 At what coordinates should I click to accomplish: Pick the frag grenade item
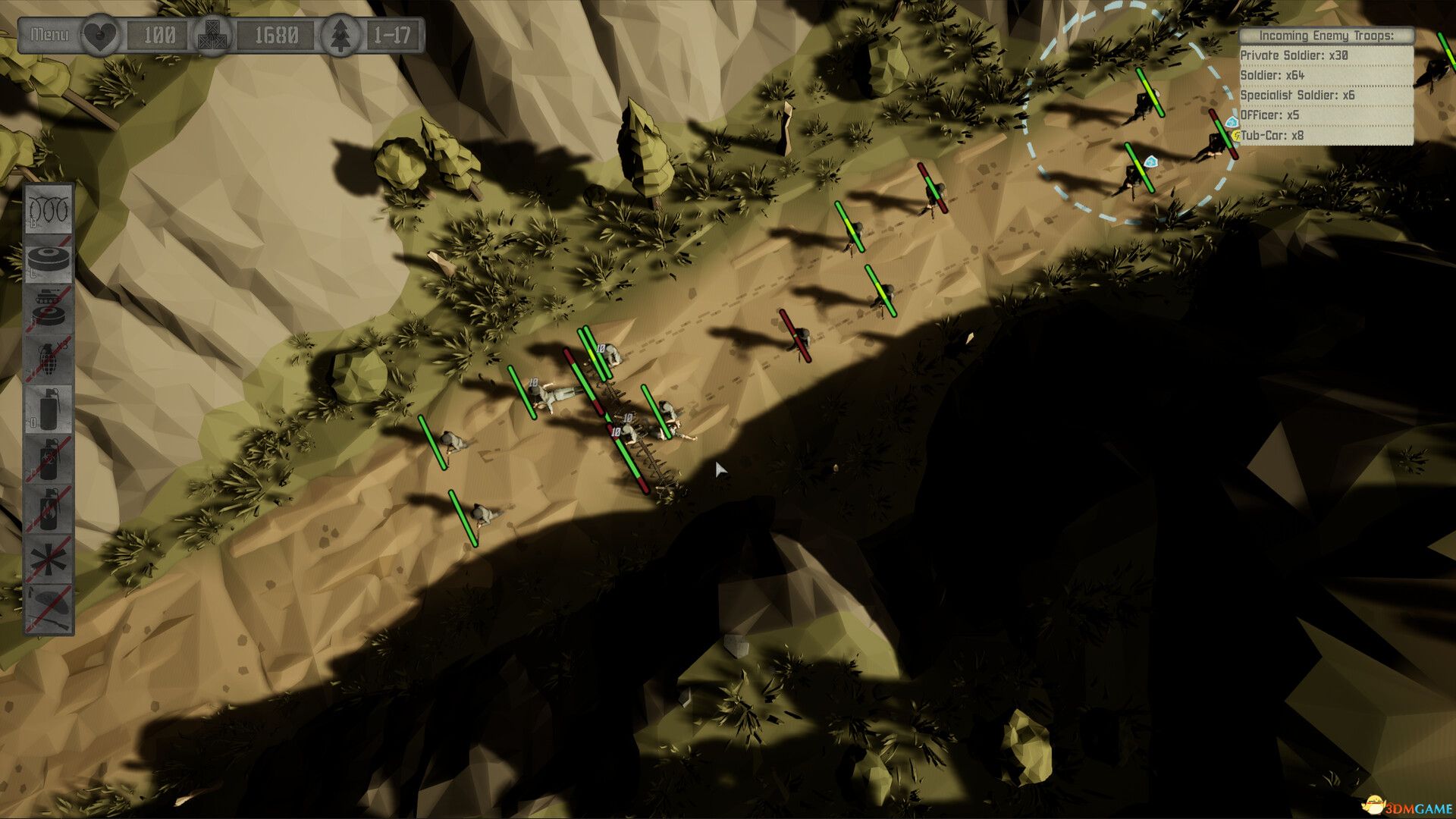49,359
